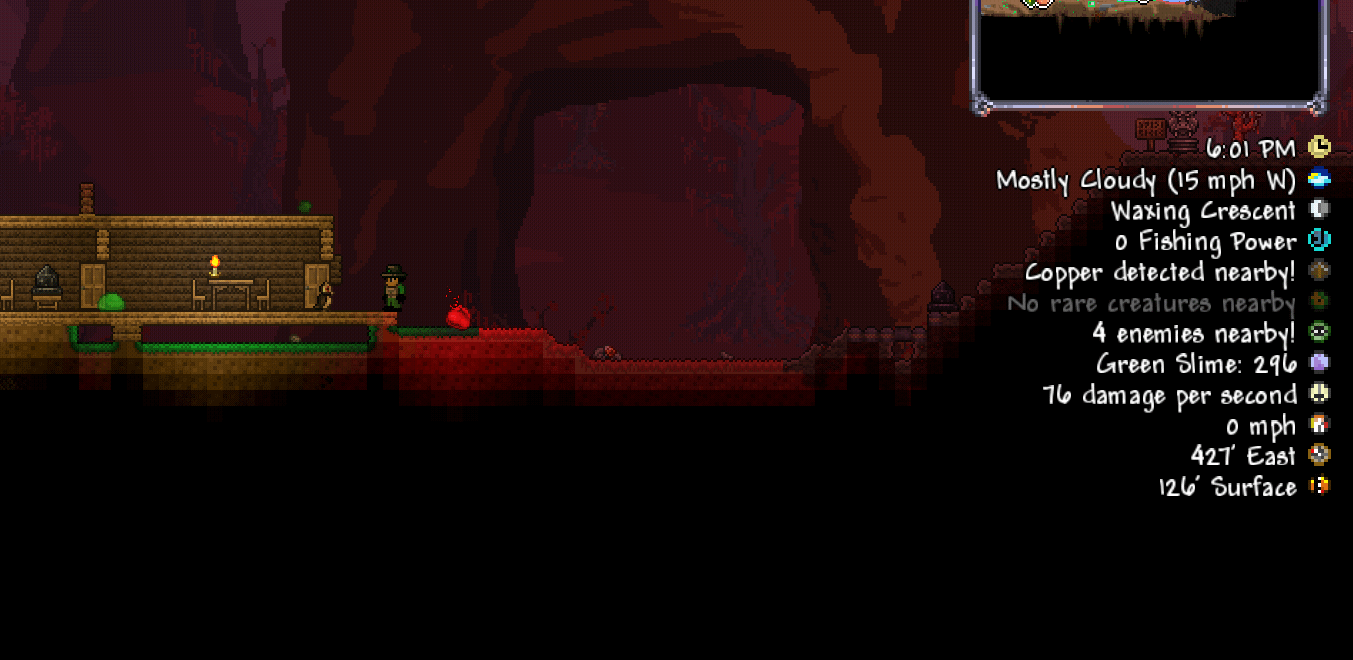Click the metal detector icon beside Copper

click(x=1319, y=271)
